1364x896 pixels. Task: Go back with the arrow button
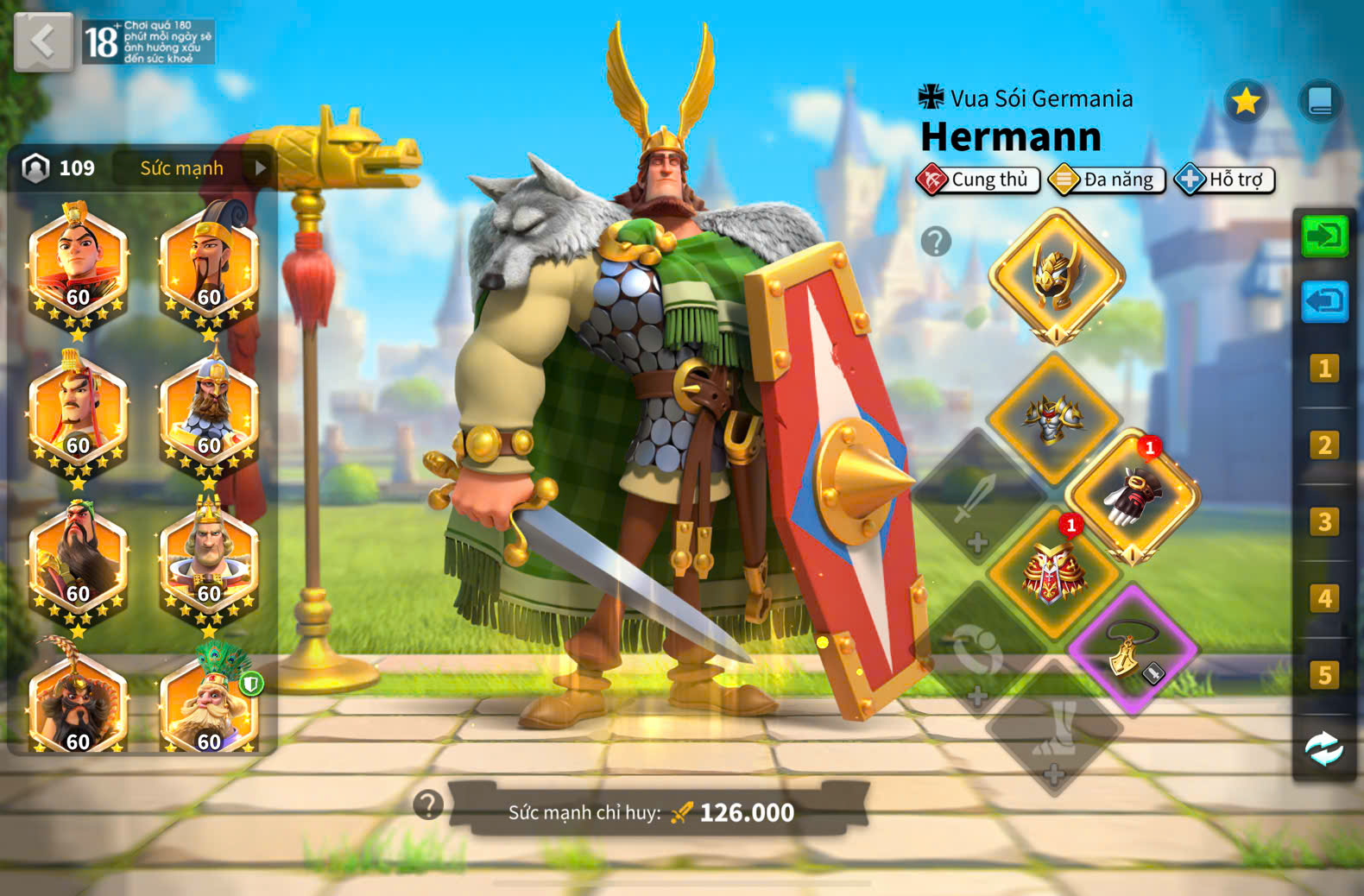pos(42,41)
